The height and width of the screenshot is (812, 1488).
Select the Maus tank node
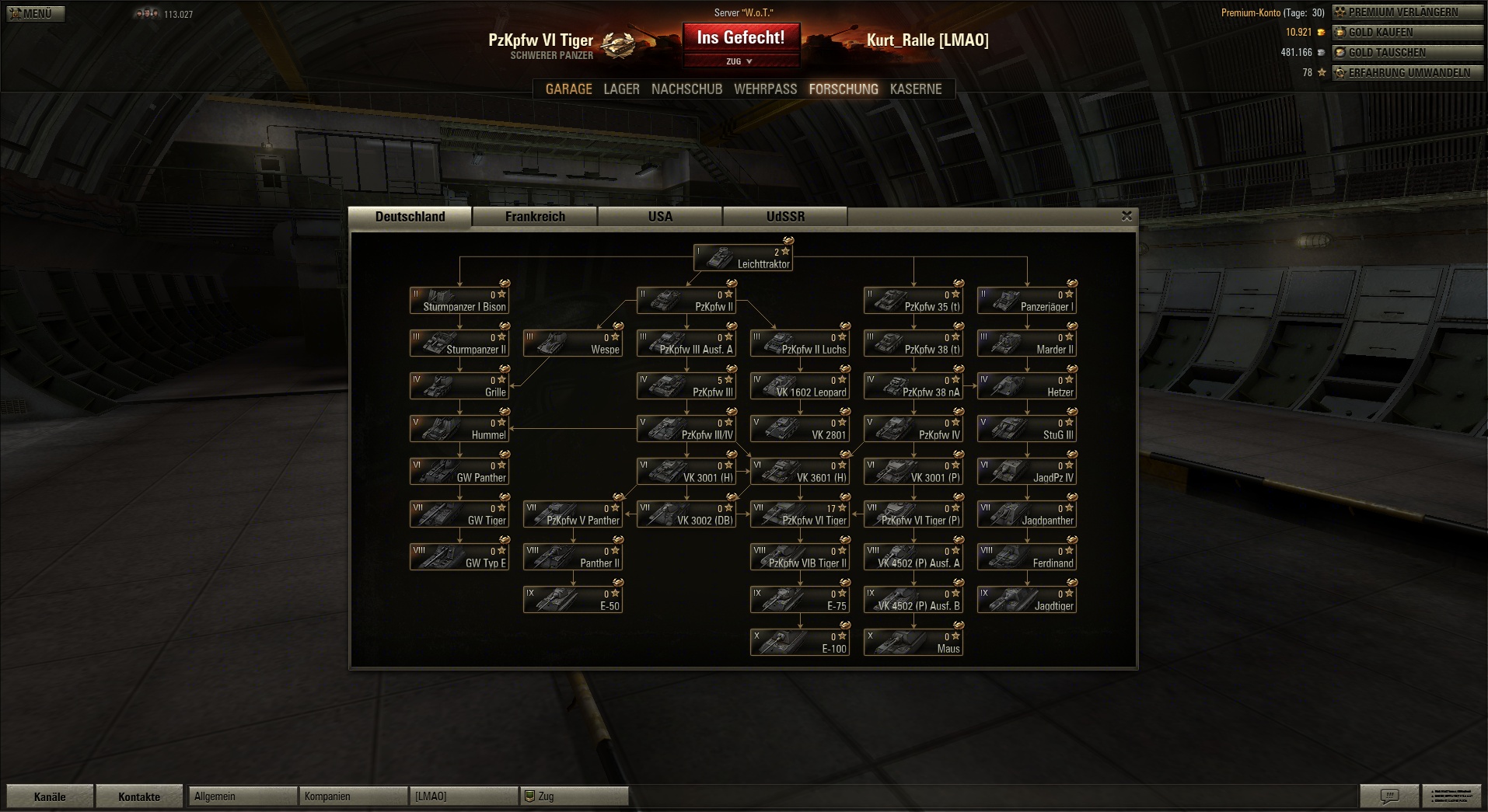point(913,643)
